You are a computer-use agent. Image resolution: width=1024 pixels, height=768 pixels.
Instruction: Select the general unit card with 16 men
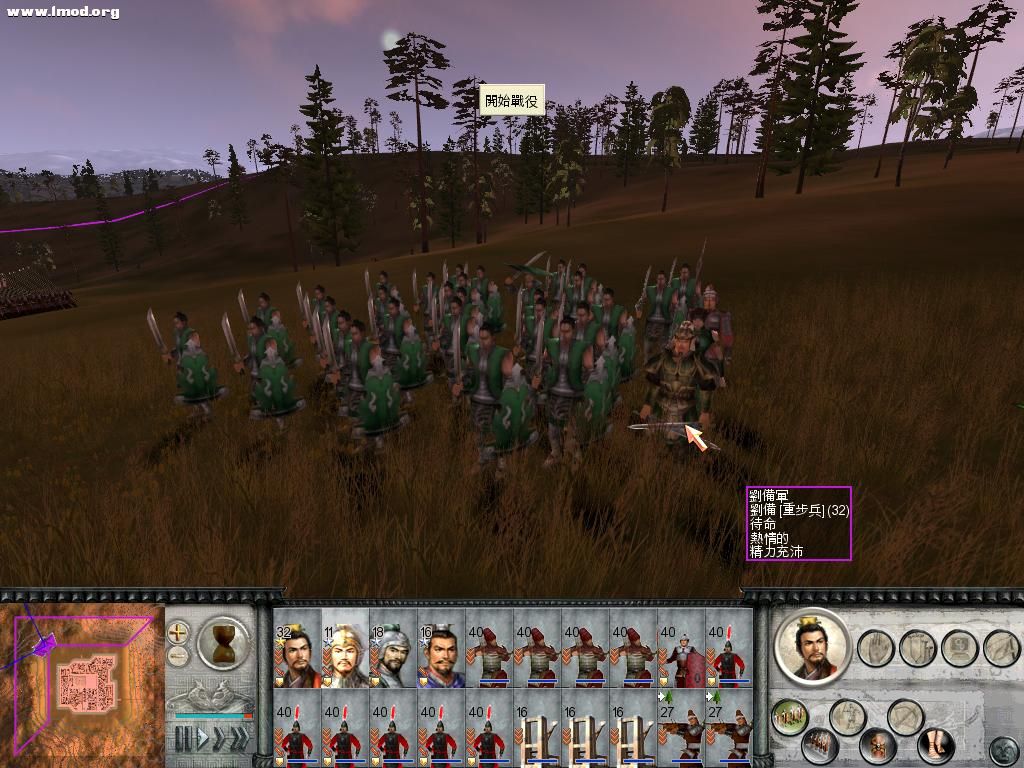click(x=441, y=649)
